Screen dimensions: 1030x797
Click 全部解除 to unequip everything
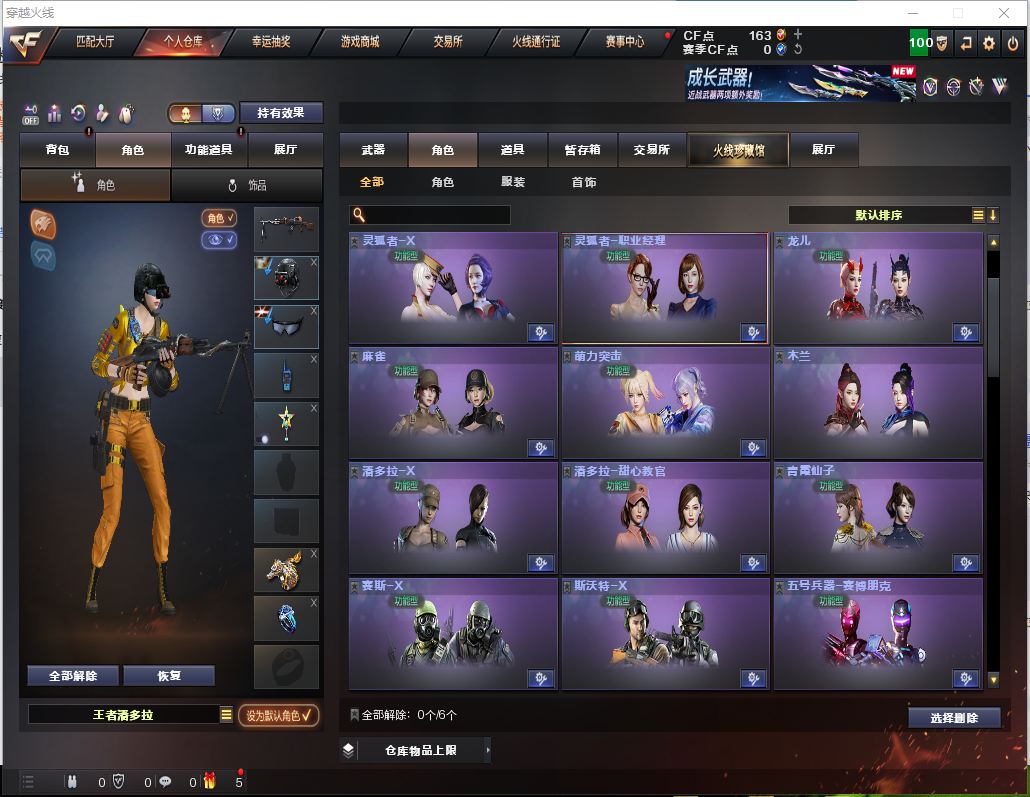tap(73, 676)
